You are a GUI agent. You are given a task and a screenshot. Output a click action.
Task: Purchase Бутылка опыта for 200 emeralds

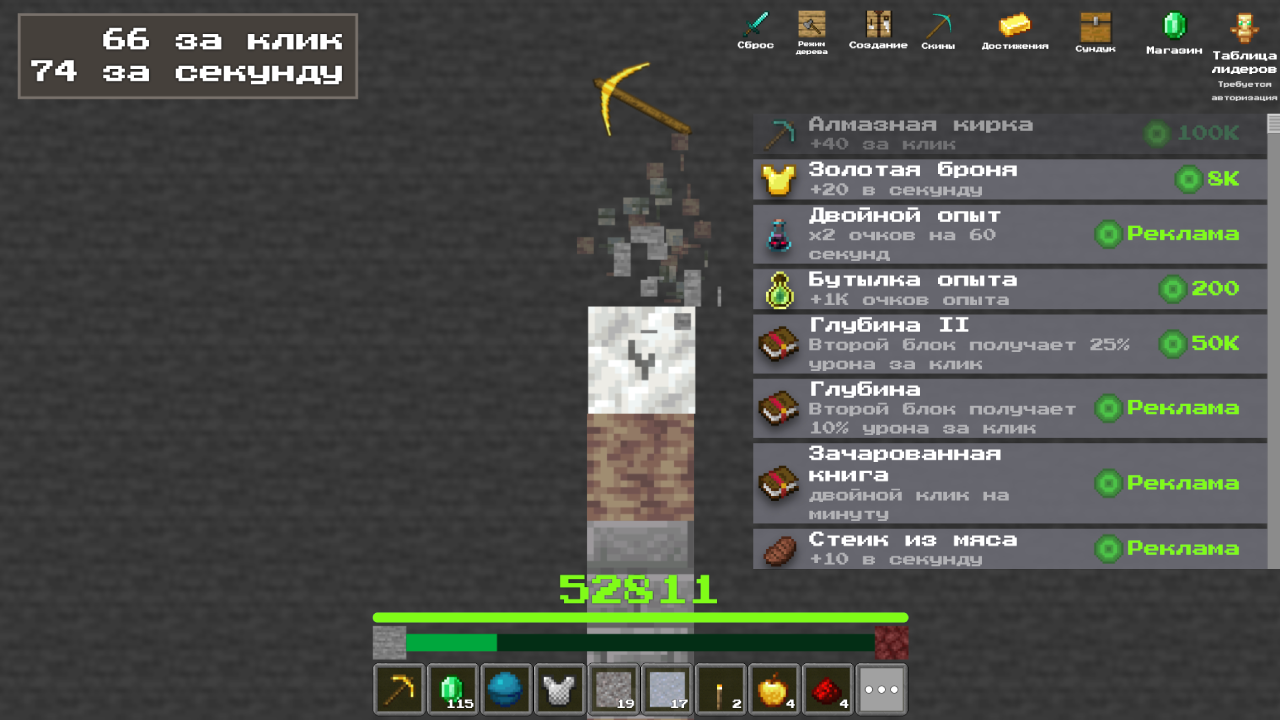coord(1008,288)
